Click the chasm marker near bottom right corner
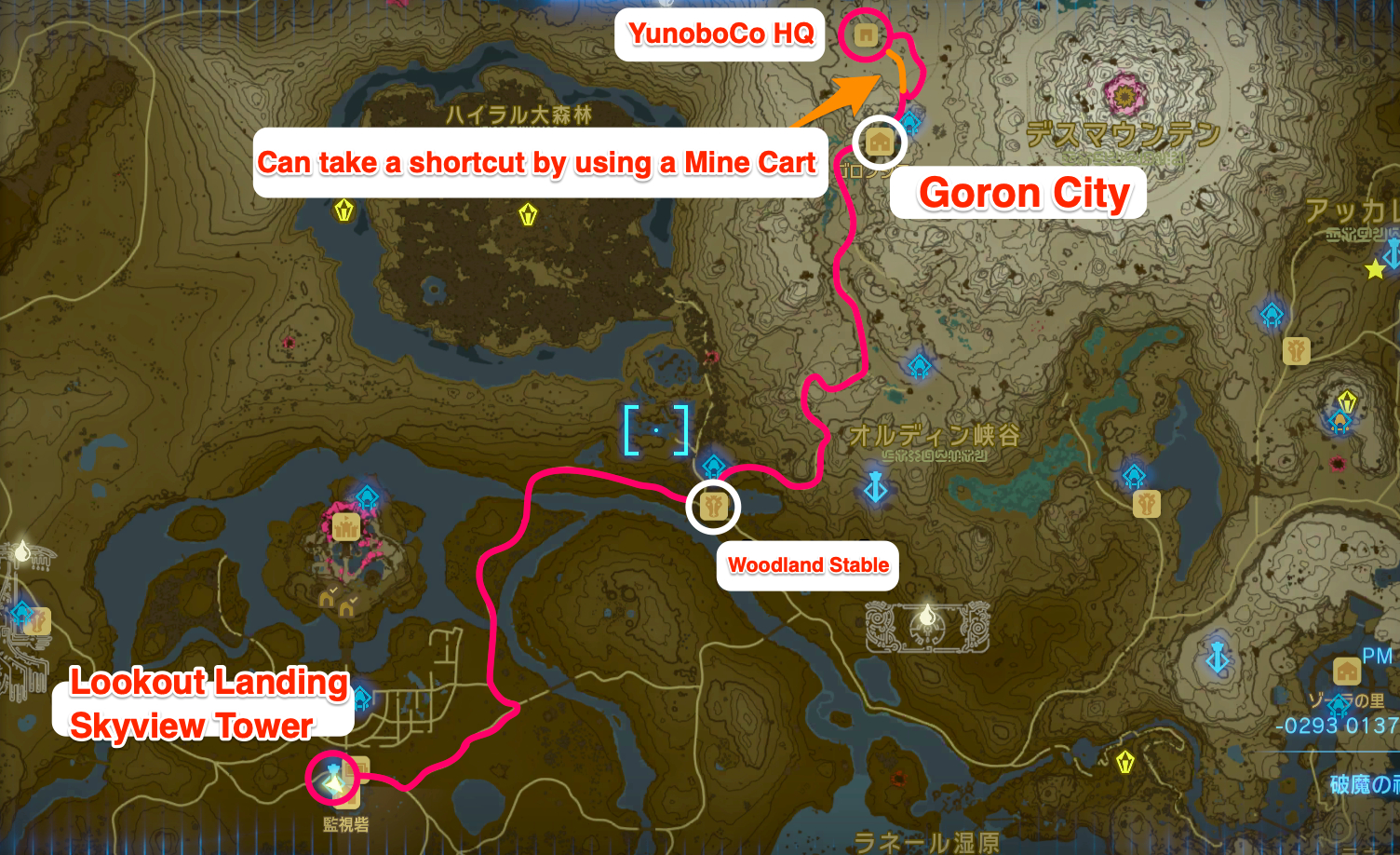Image resolution: width=1400 pixels, height=855 pixels. click(1218, 657)
